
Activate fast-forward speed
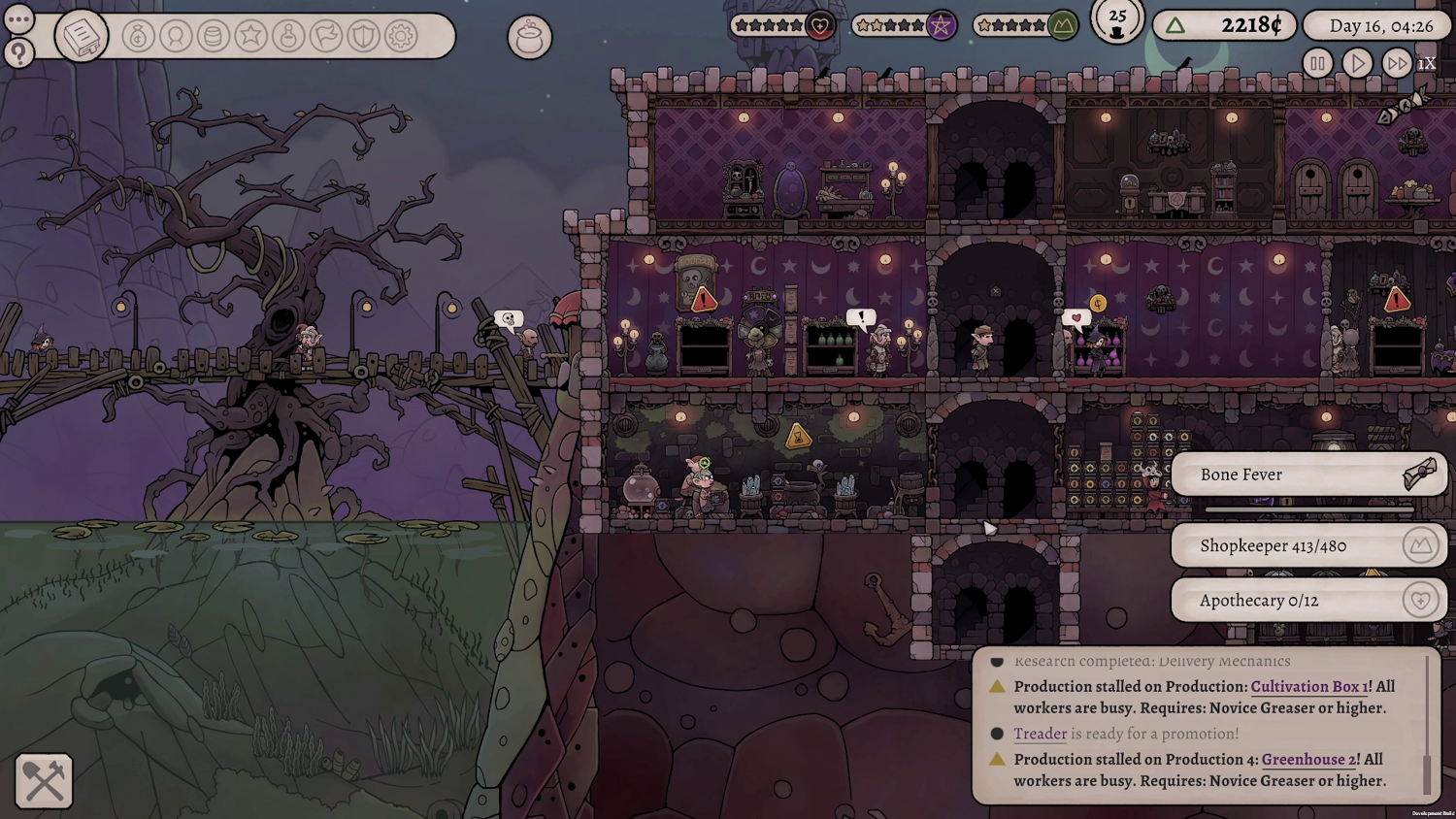(1396, 64)
